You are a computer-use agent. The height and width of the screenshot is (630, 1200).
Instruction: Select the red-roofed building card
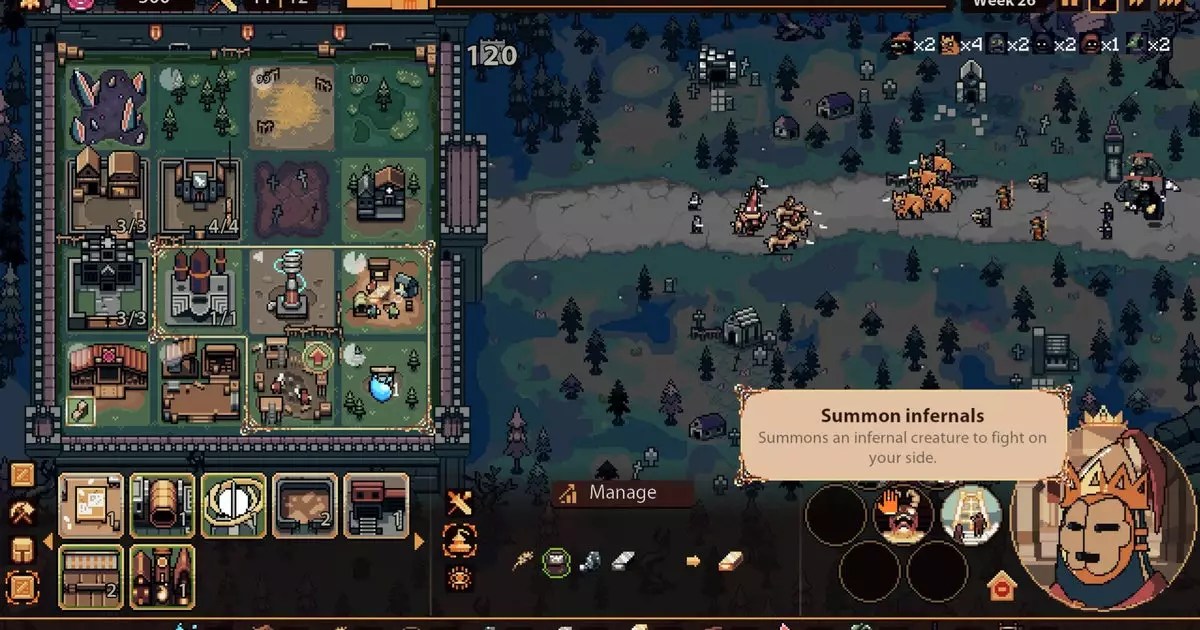pos(376,506)
